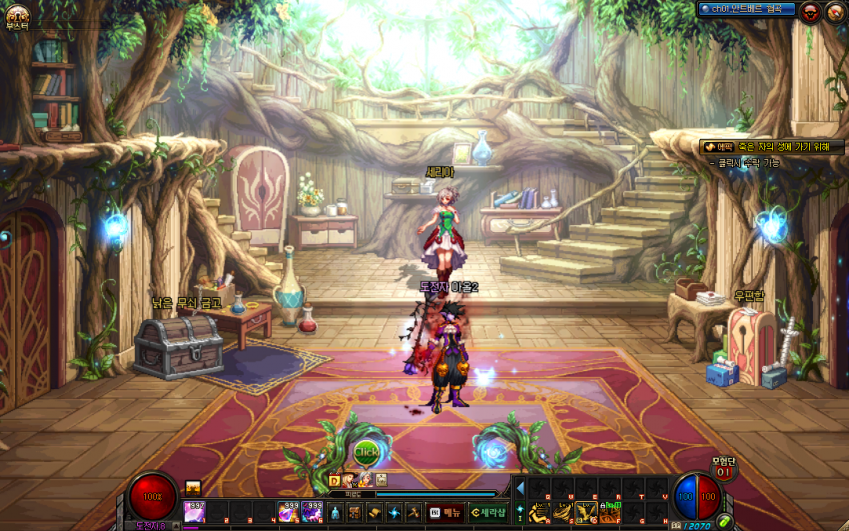
Task: Click the green Click bubble button
Action: 367,452
